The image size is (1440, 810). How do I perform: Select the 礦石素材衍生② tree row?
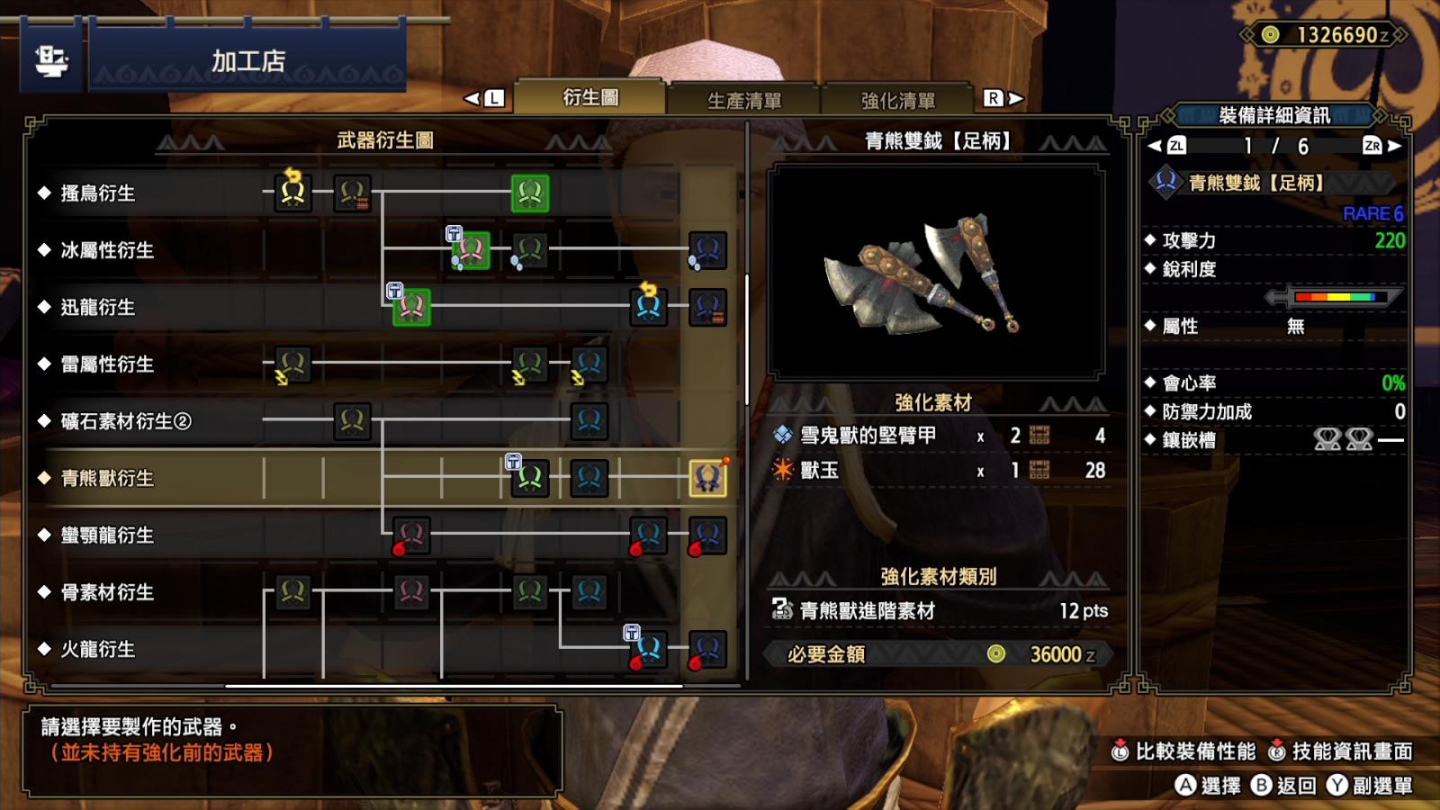click(125, 422)
